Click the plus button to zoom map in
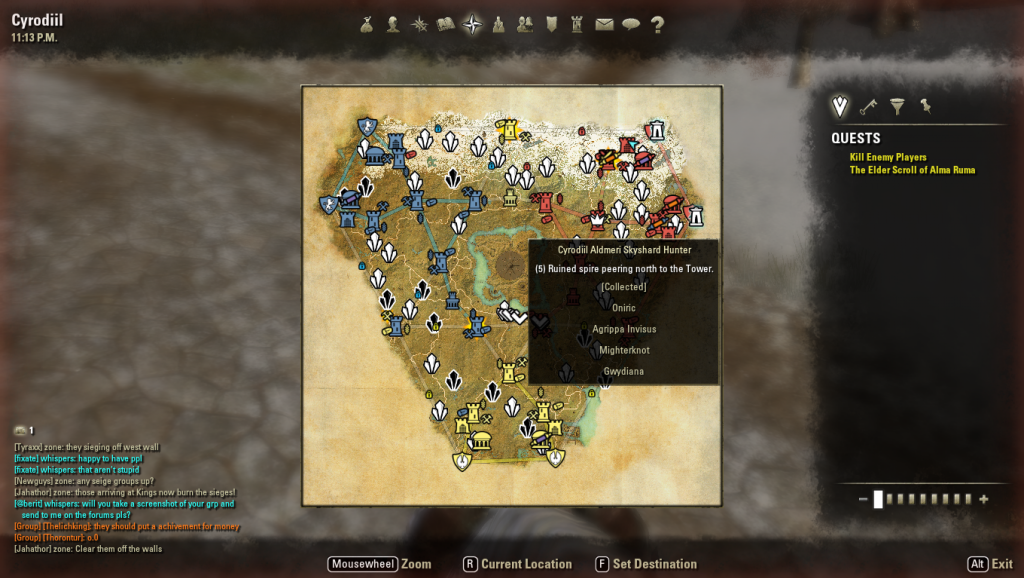Viewport: 1024px width, 578px height. (984, 499)
